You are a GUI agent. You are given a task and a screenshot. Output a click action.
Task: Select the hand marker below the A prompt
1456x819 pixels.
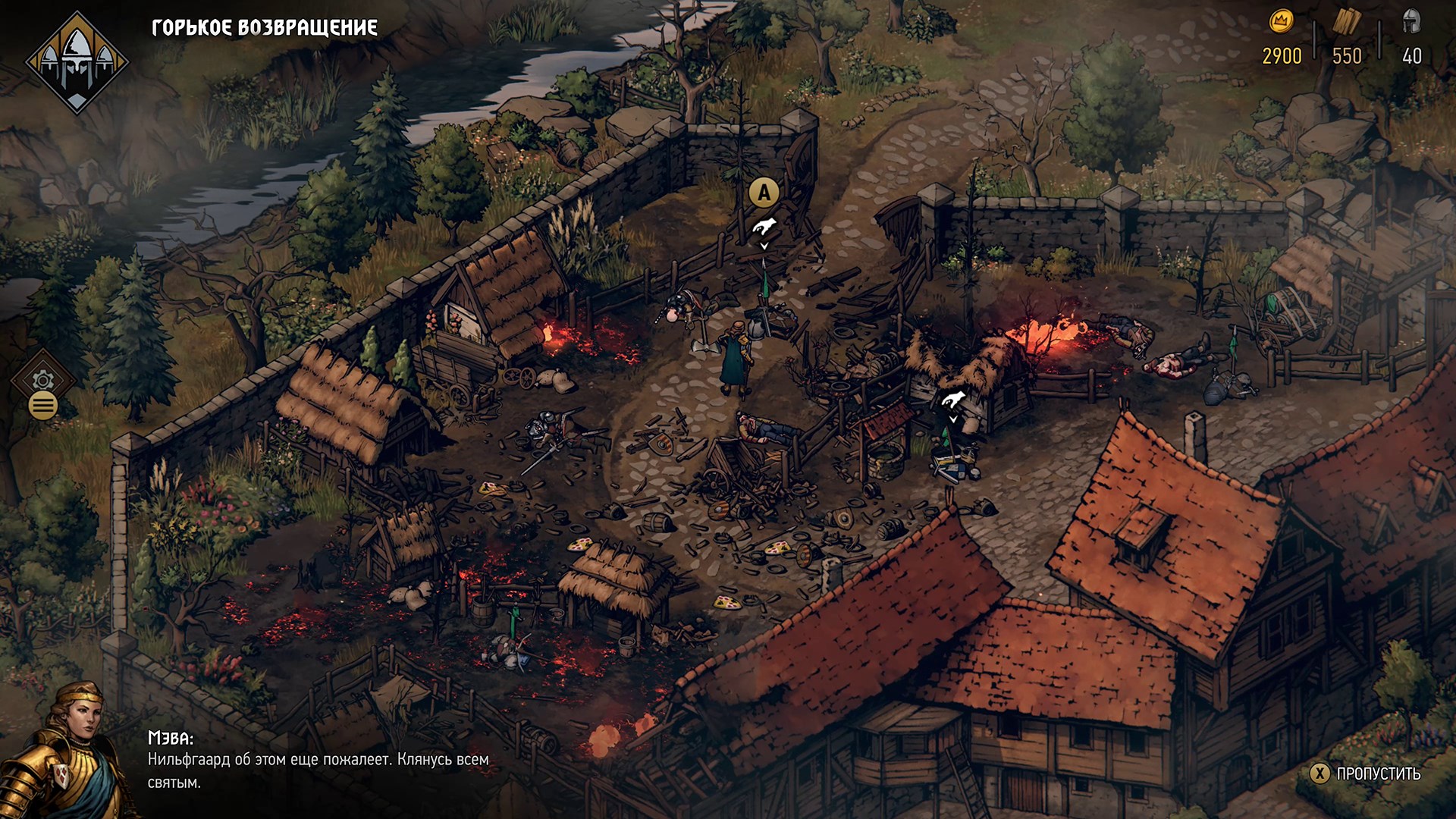point(764,227)
